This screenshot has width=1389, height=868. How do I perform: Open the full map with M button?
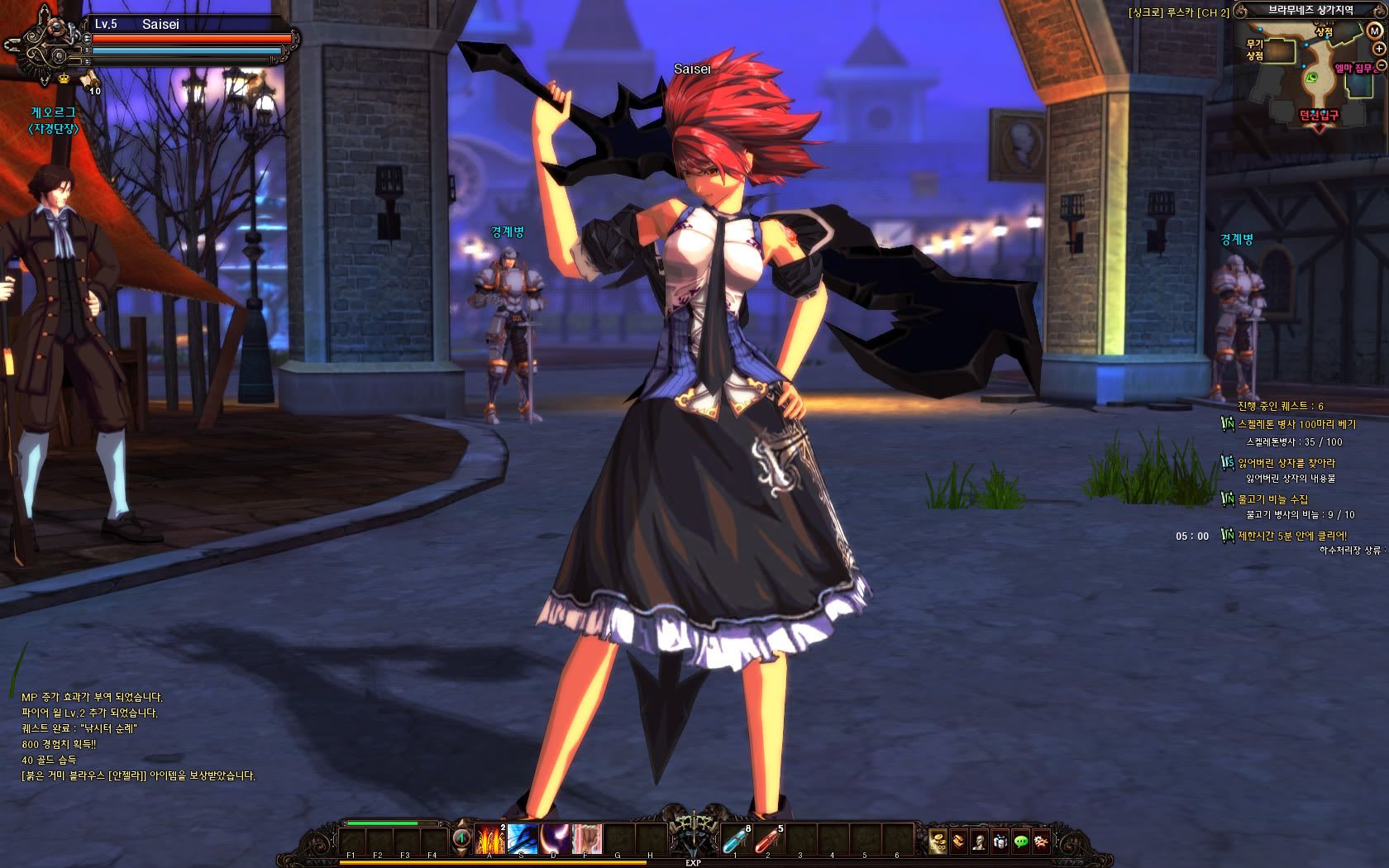[x=1374, y=31]
